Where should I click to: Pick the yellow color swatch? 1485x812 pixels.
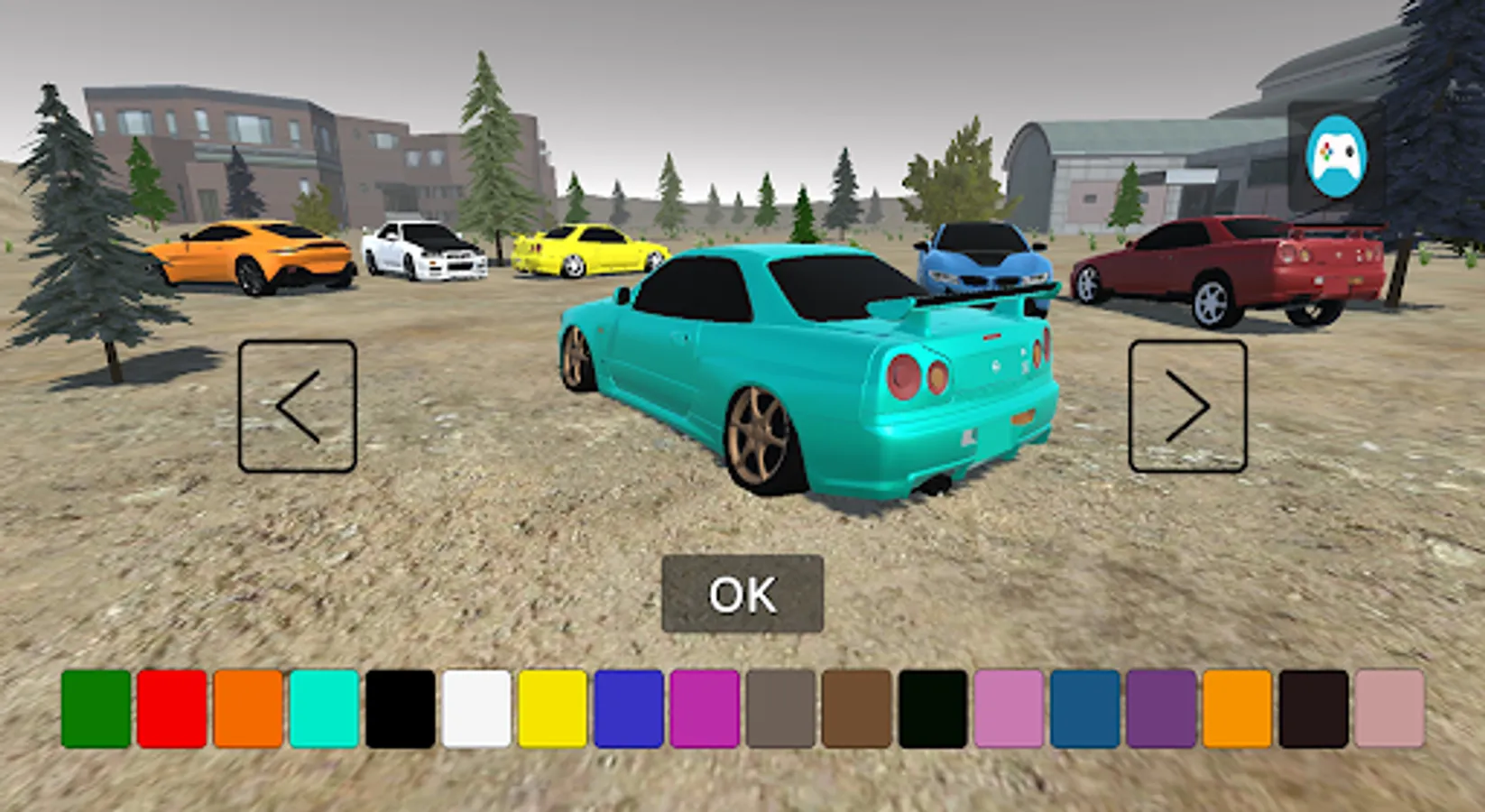pyautogui.click(x=552, y=708)
